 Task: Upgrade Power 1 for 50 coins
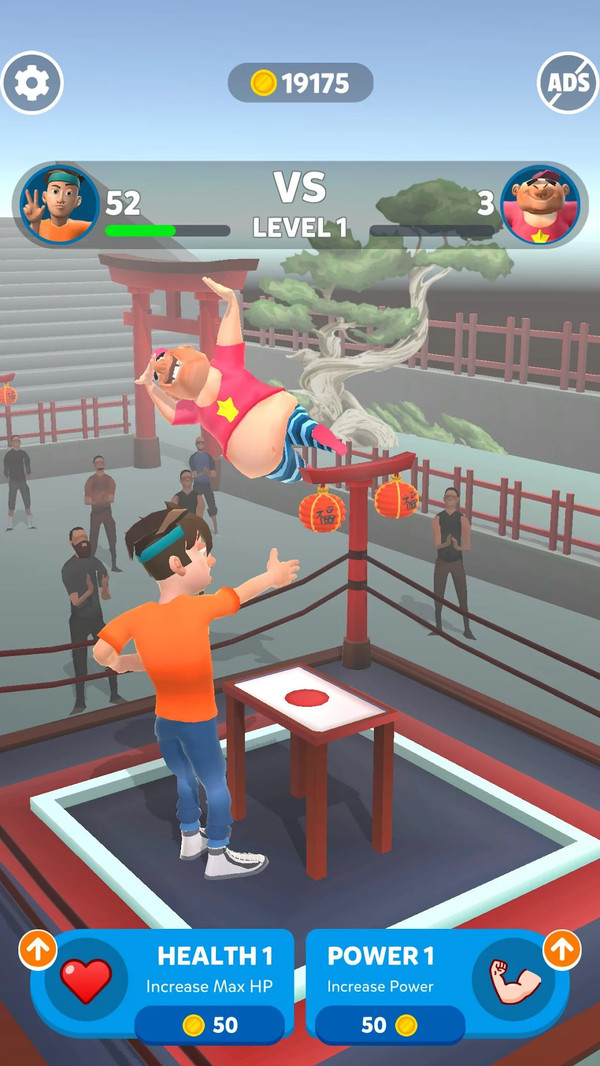tap(437, 986)
